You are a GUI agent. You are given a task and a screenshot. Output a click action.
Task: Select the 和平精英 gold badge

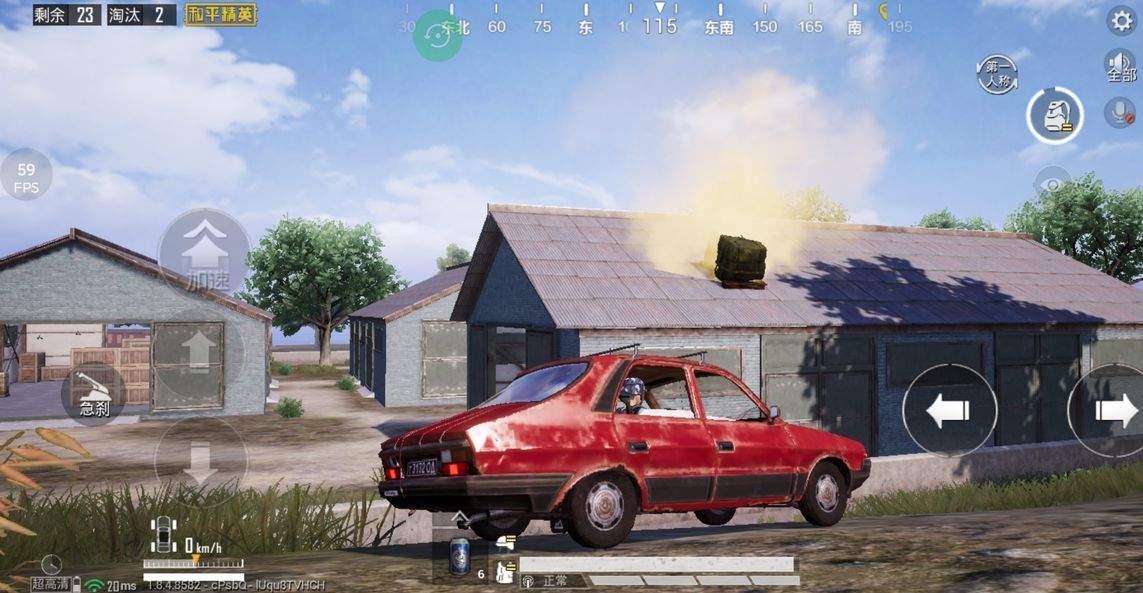pyautogui.click(x=221, y=15)
